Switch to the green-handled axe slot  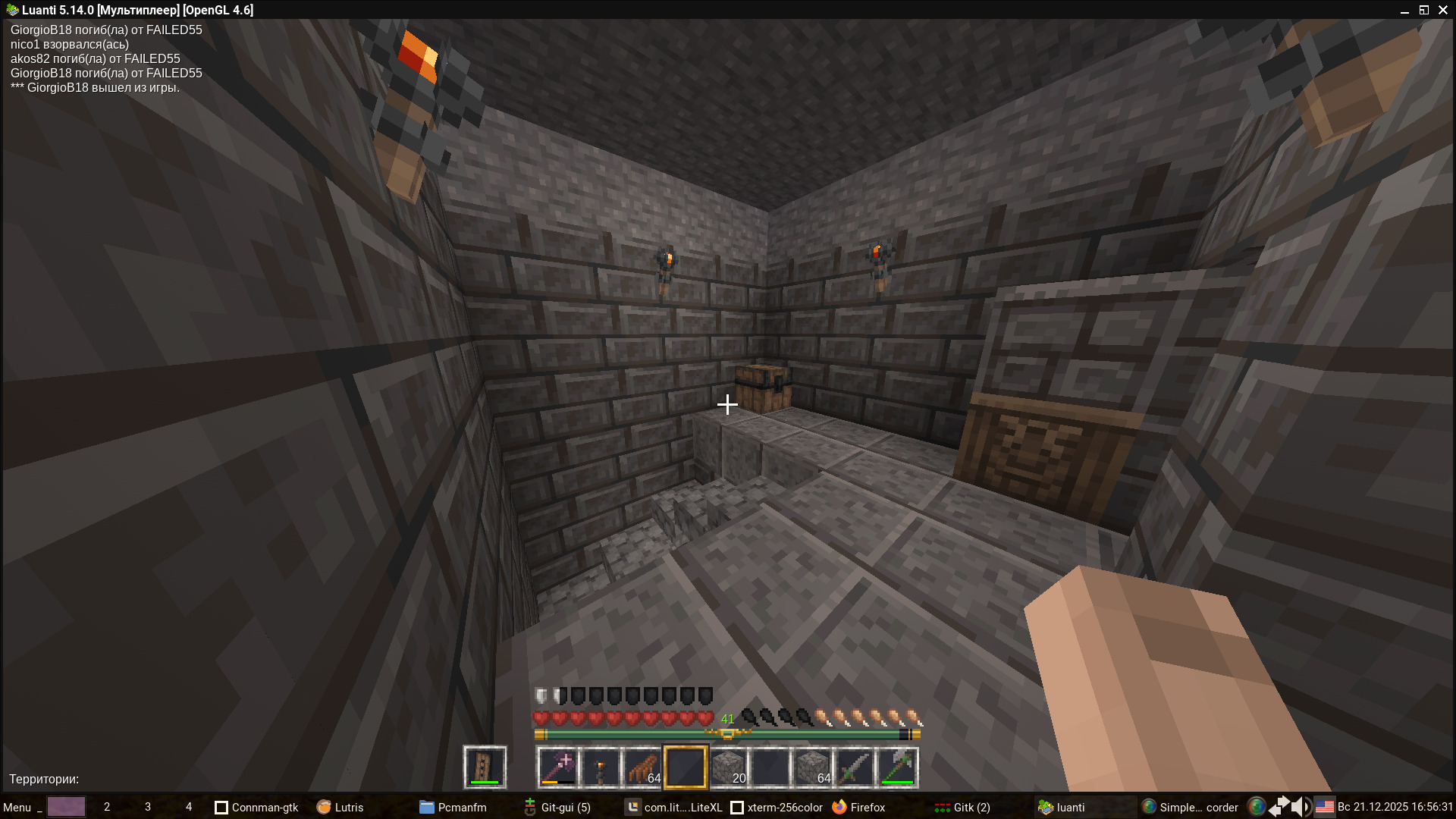[x=898, y=767]
